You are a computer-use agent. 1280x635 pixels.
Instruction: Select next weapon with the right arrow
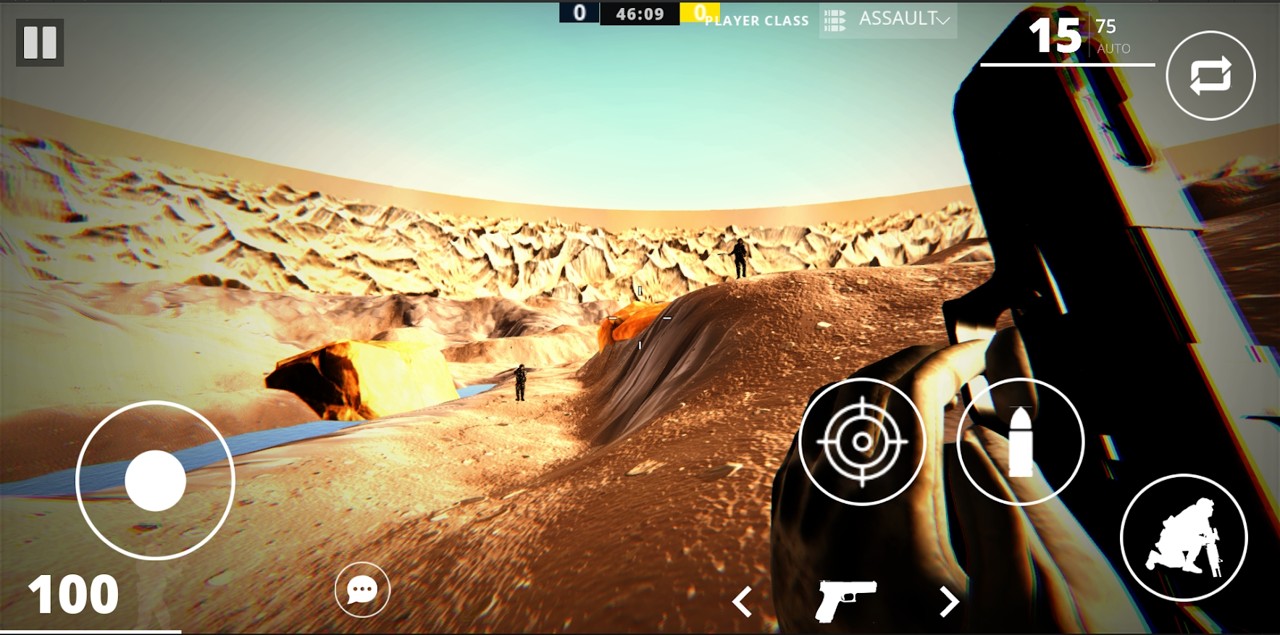tap(948, 601)
